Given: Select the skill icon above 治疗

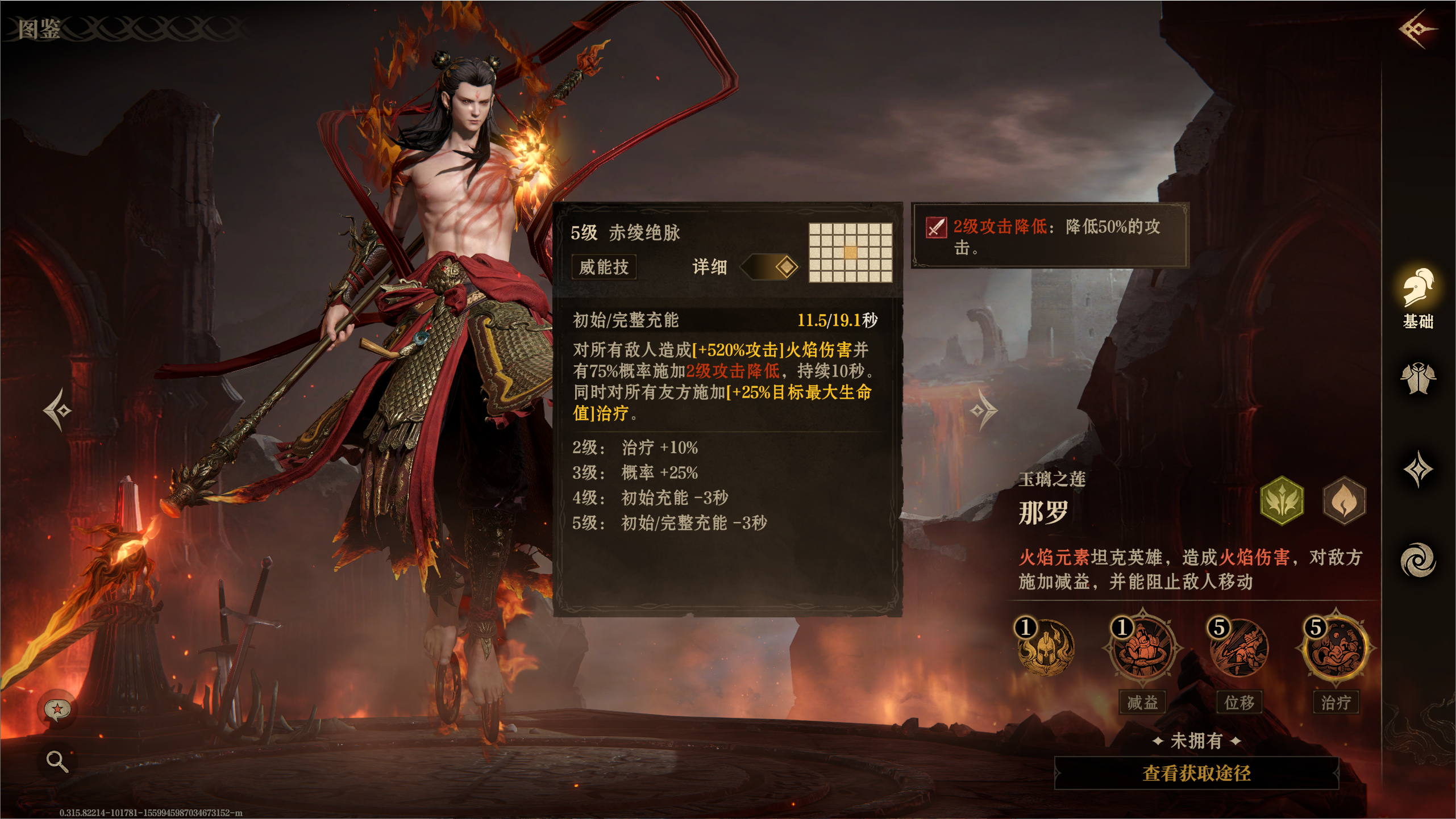Looking at the screenshot, I should 1336,647.
